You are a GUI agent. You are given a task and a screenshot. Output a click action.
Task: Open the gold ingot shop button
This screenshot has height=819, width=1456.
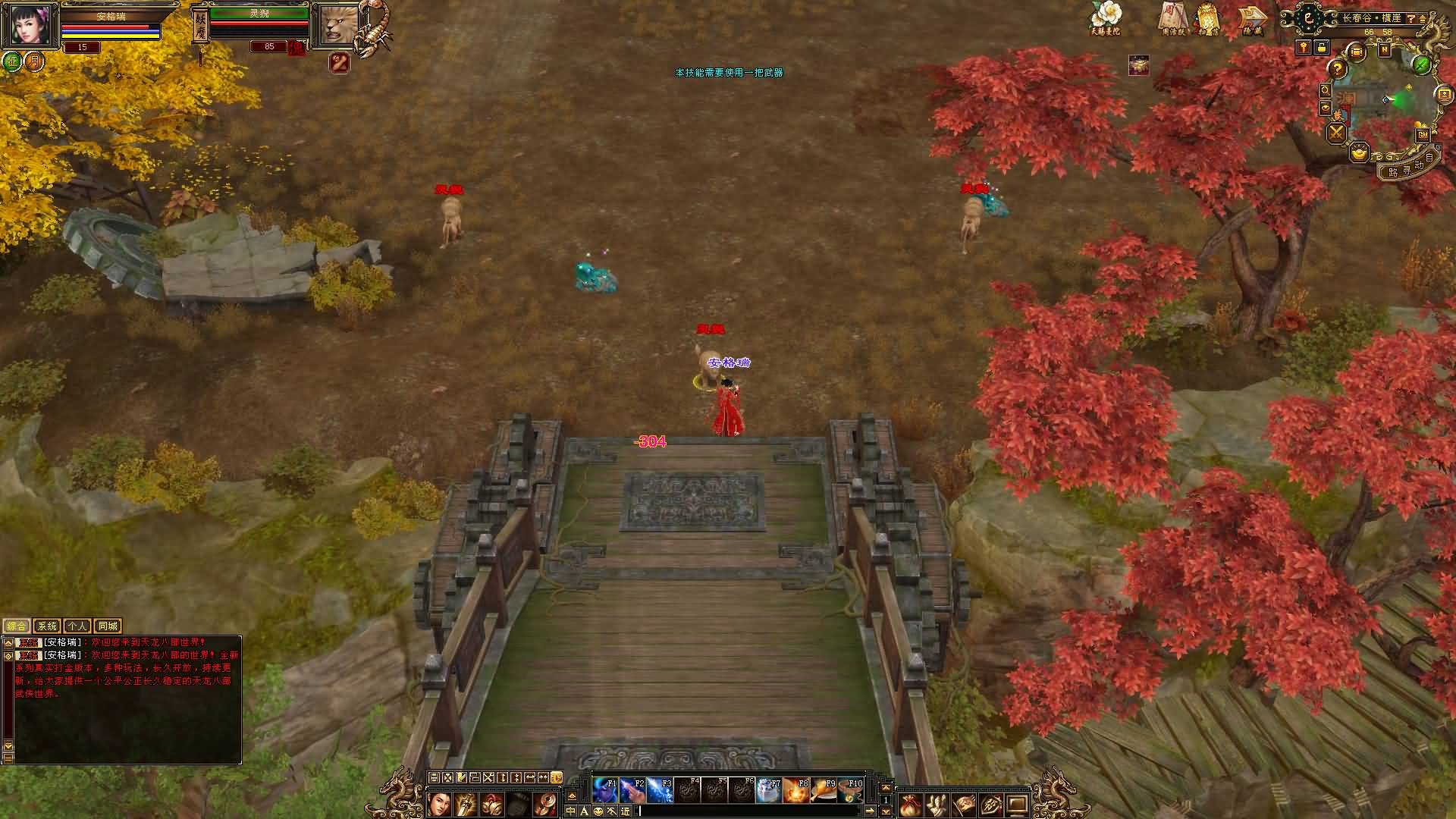click(x=1359, y=152)
